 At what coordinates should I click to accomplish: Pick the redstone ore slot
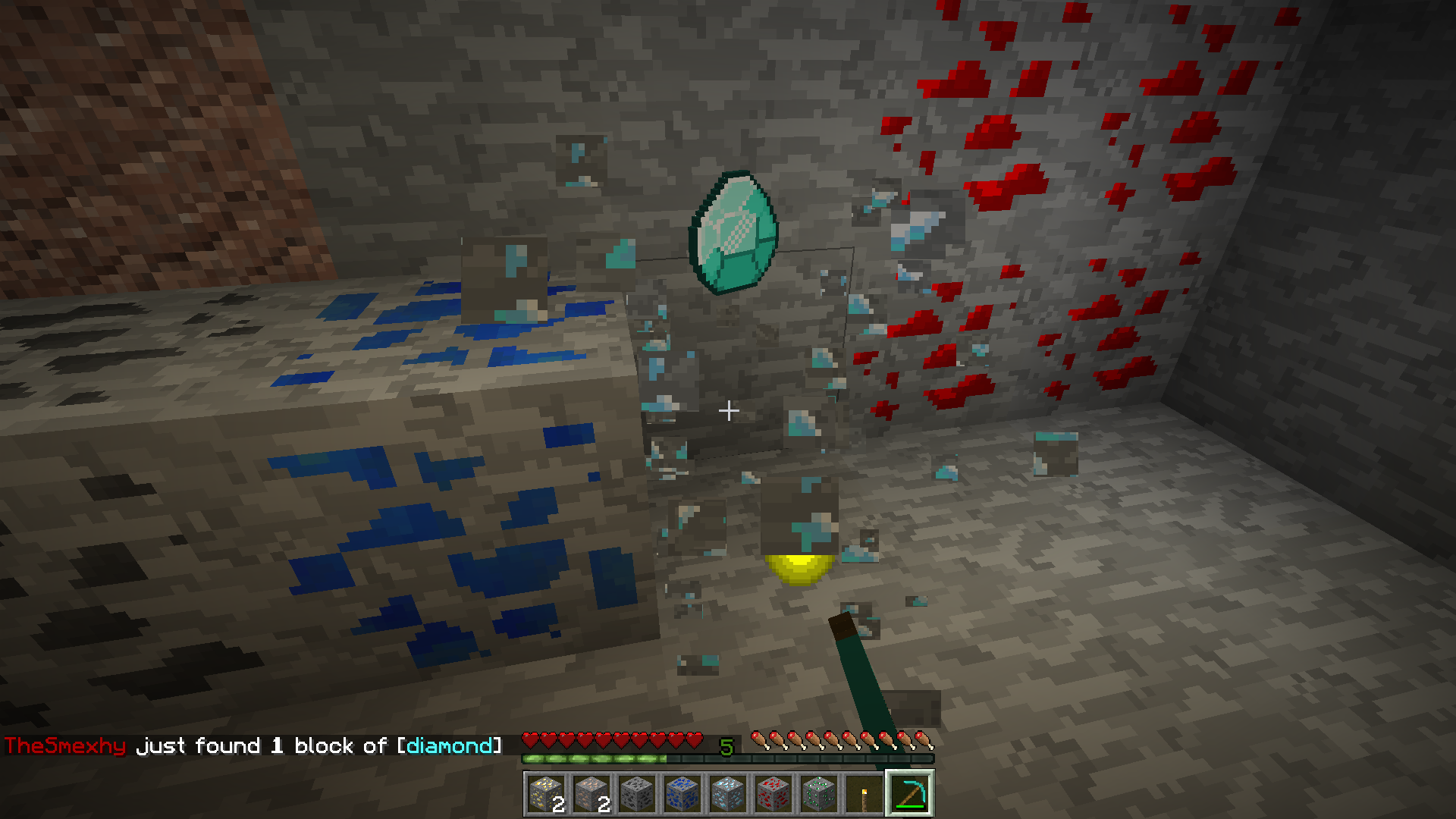(773, 794)
